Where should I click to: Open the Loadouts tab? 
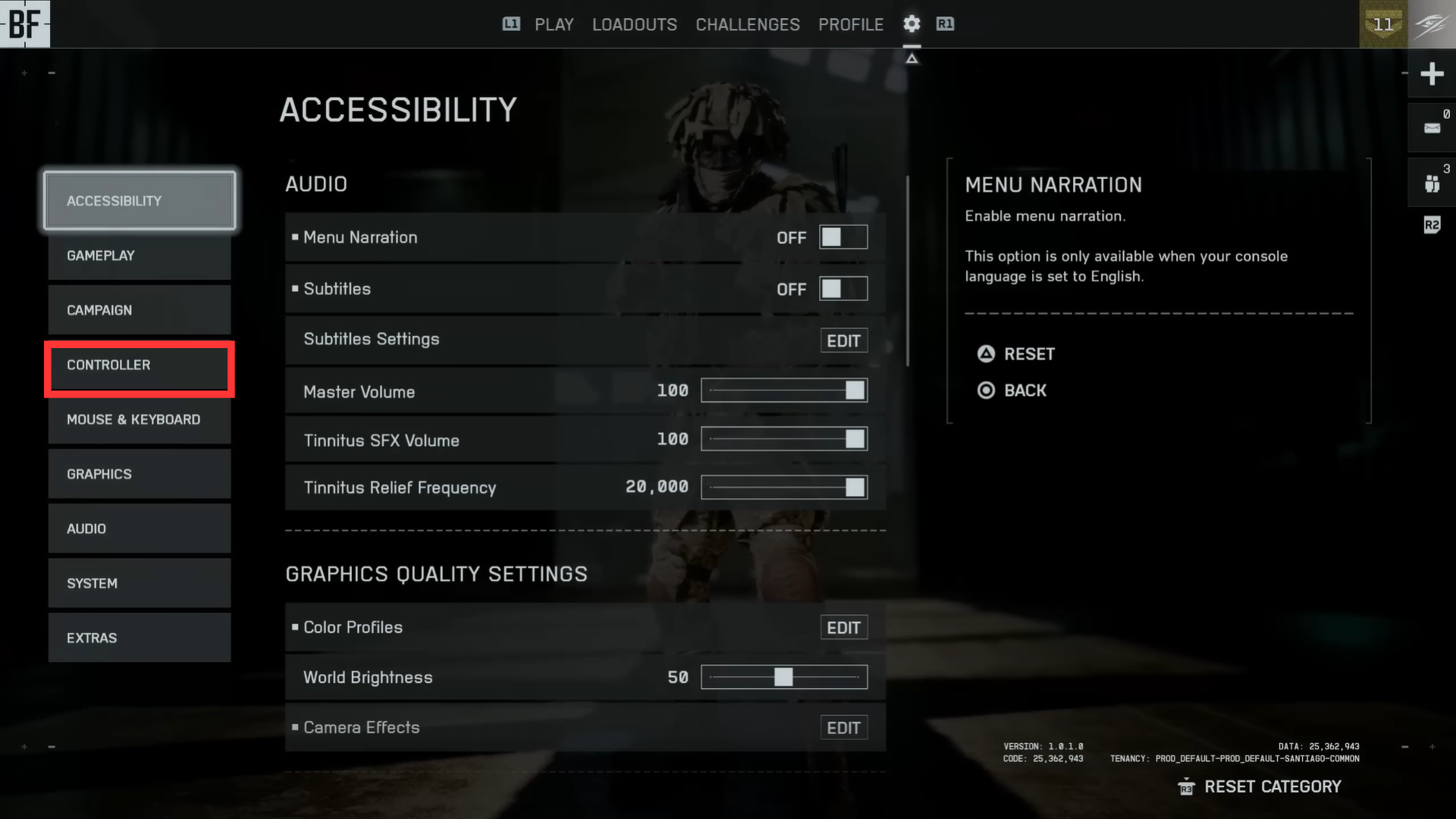[x=634, y=25]
